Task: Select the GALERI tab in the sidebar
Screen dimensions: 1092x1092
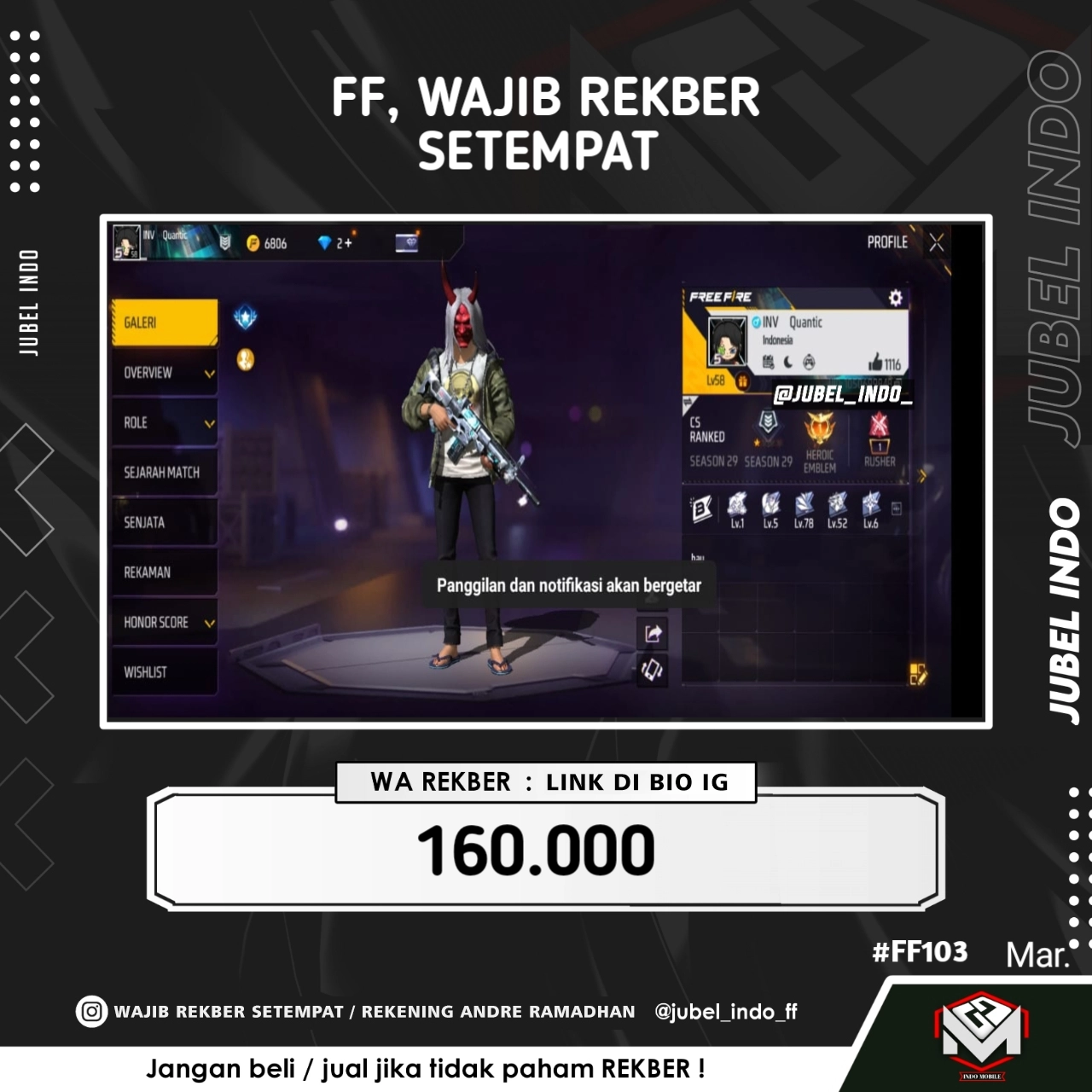Action: (164, 322)
